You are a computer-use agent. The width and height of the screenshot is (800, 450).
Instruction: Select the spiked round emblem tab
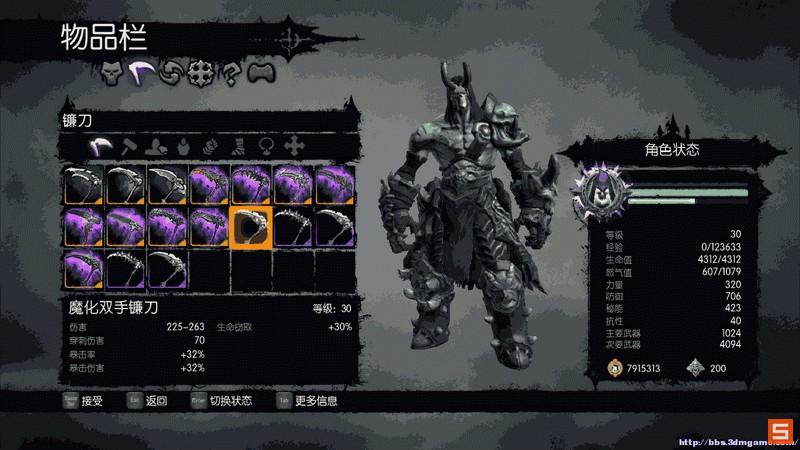tap(201, 72)
